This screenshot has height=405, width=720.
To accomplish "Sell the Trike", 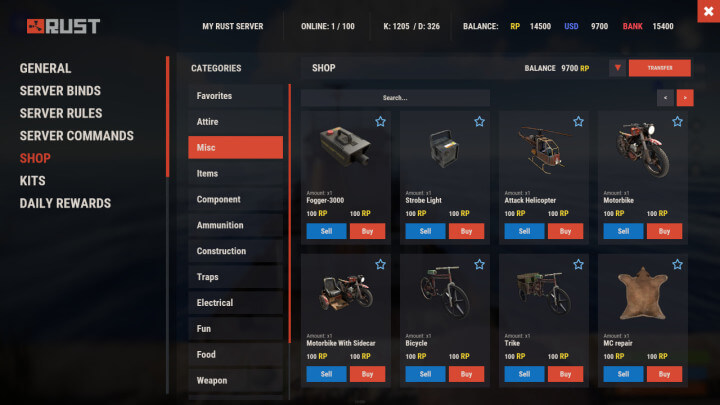I will point(524,374).
